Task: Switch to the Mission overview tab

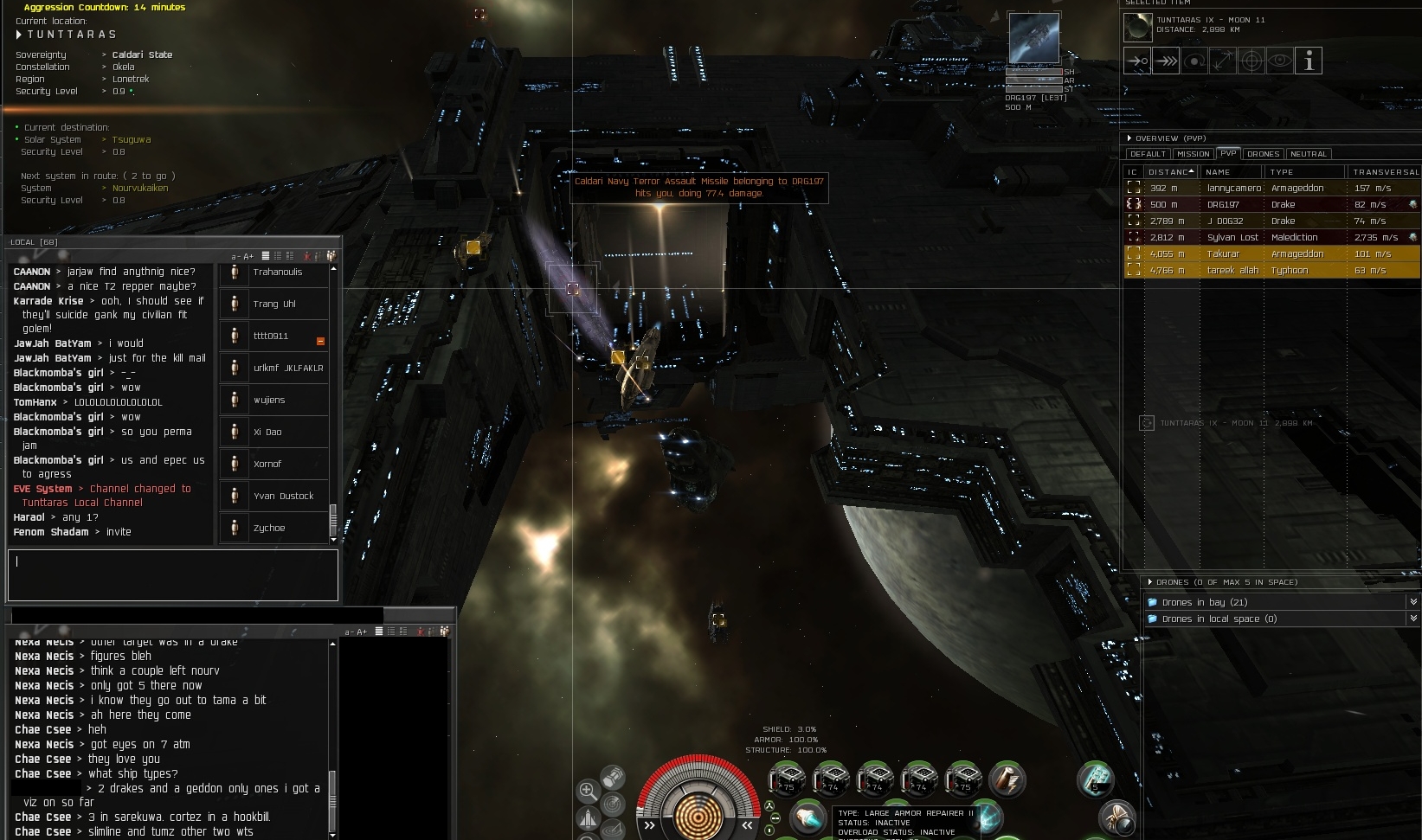Action: (1193, 154)
